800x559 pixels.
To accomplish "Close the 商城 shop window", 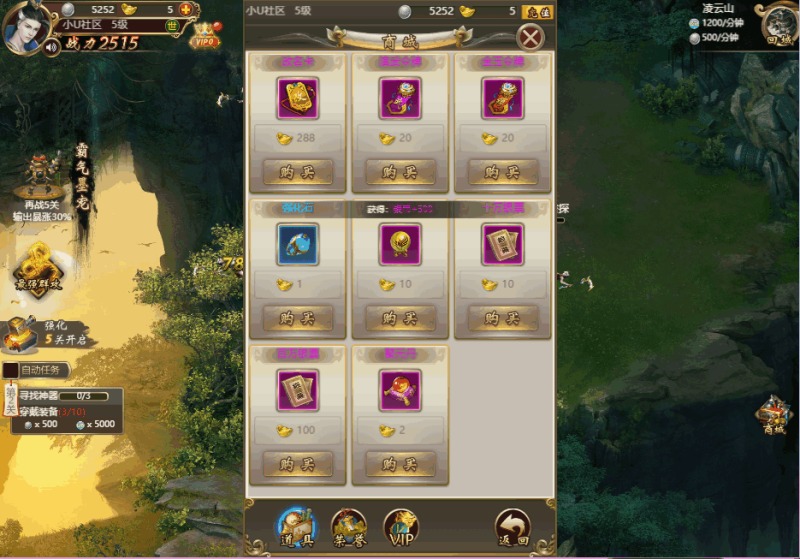I will pos(531,38).
